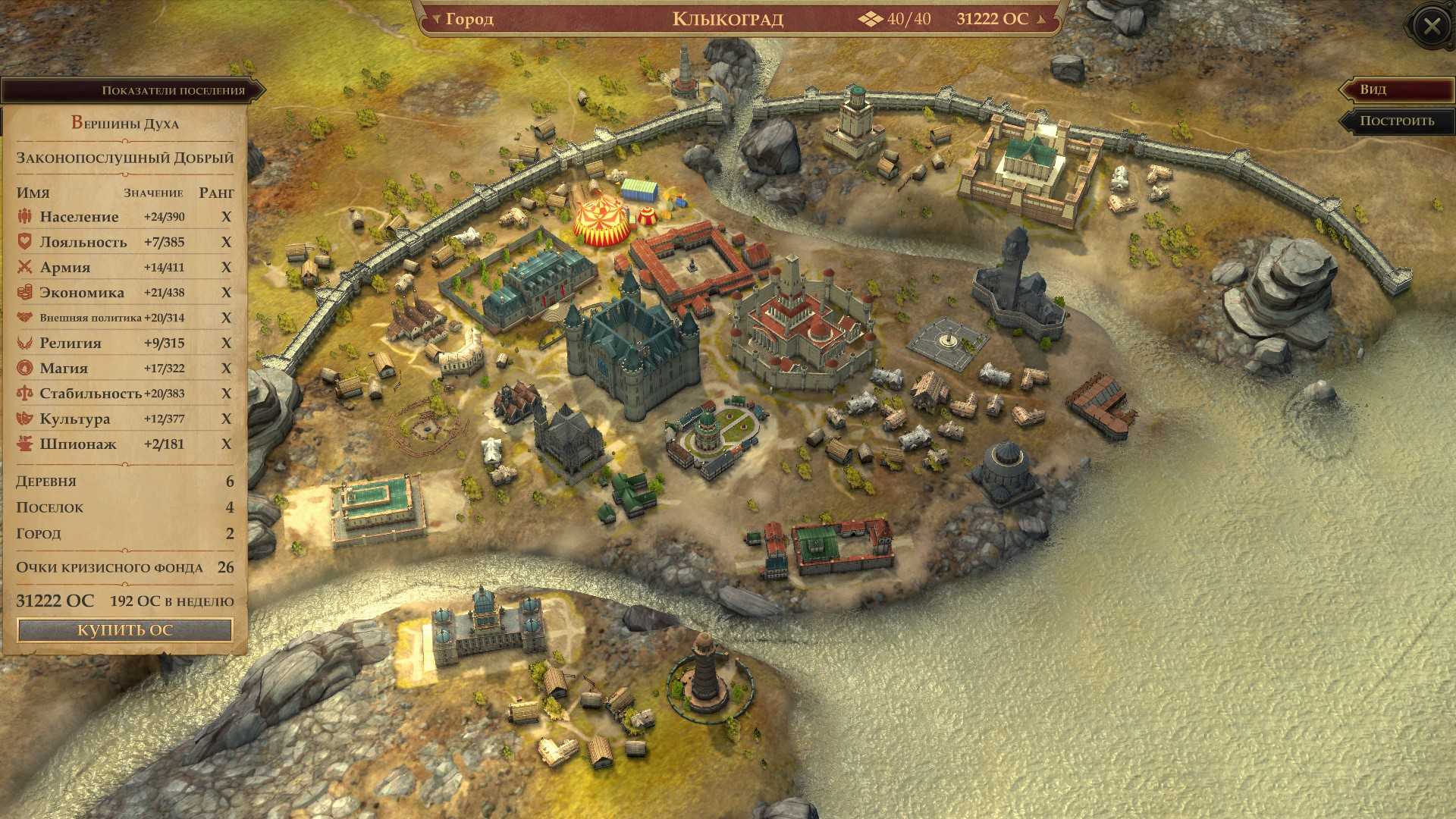Select the Шпионаж stat row
This screenshot has width=1456, height=819.
[125, 444]
